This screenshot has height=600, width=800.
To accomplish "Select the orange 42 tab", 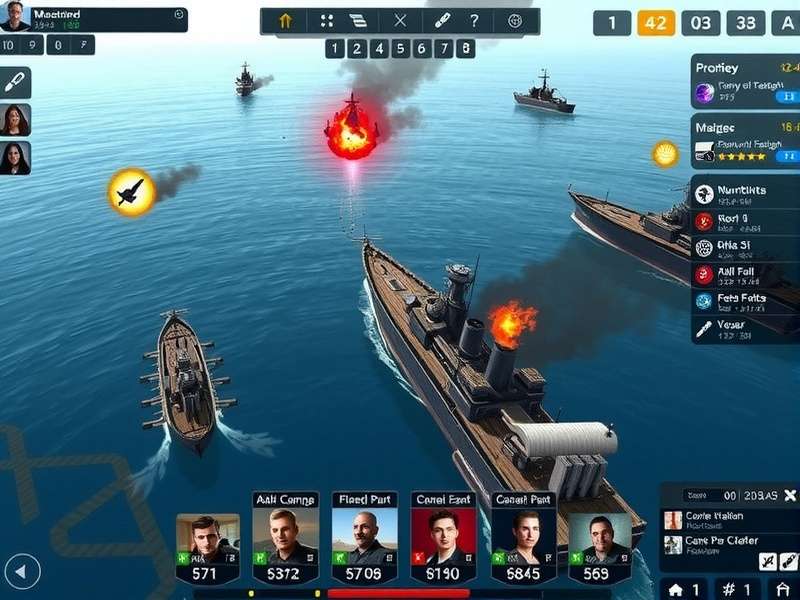I will click(656, 23).
